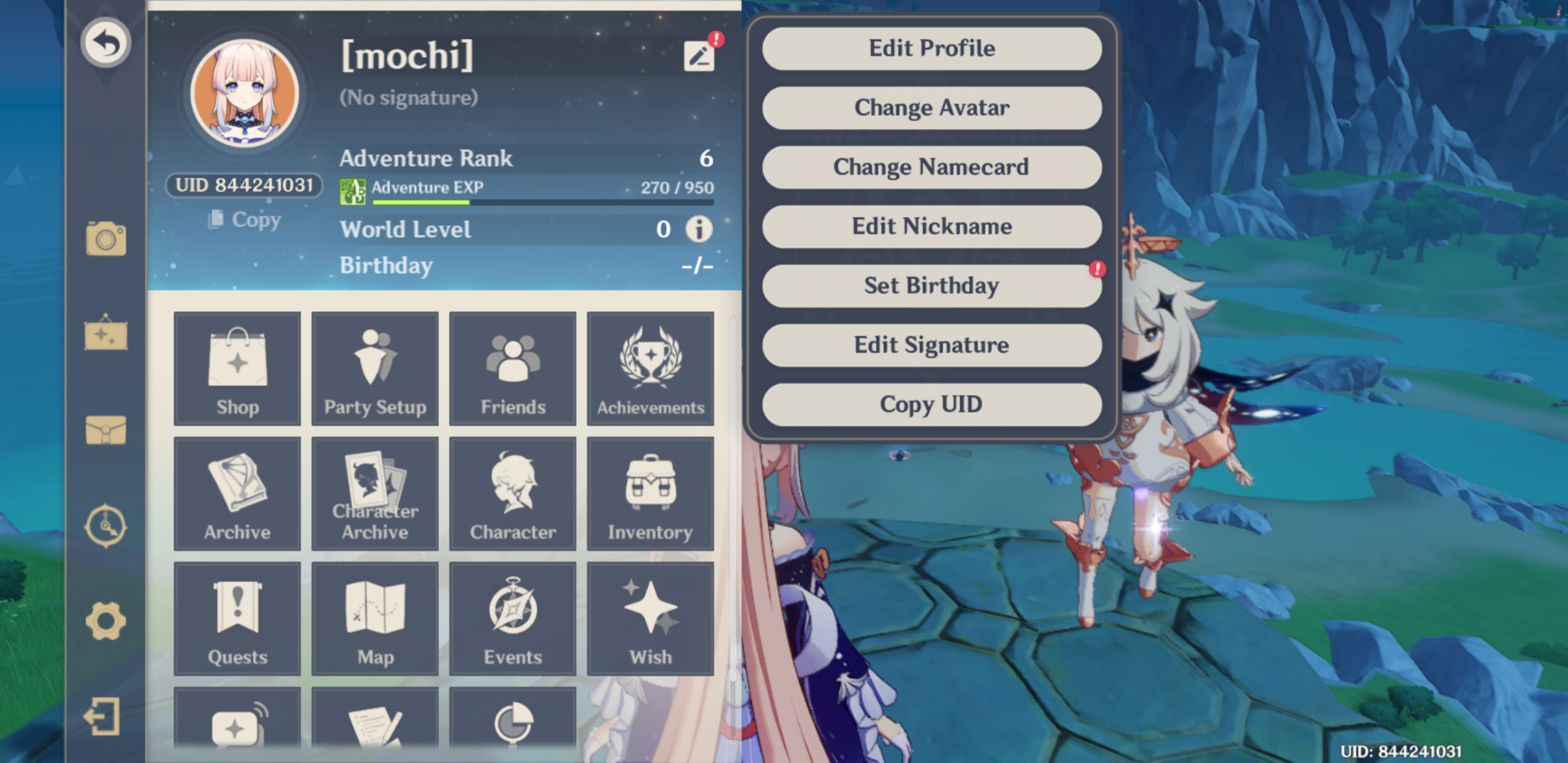Select Edit Signature
Image resolution: width=1568 pixels, height=763 pixels.
click(x=931, y=344)
